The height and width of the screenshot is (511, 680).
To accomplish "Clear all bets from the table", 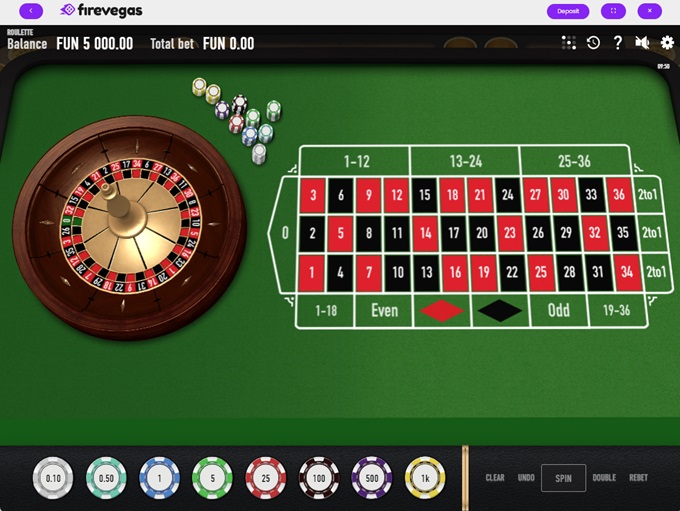I will [x=495, y=478].
